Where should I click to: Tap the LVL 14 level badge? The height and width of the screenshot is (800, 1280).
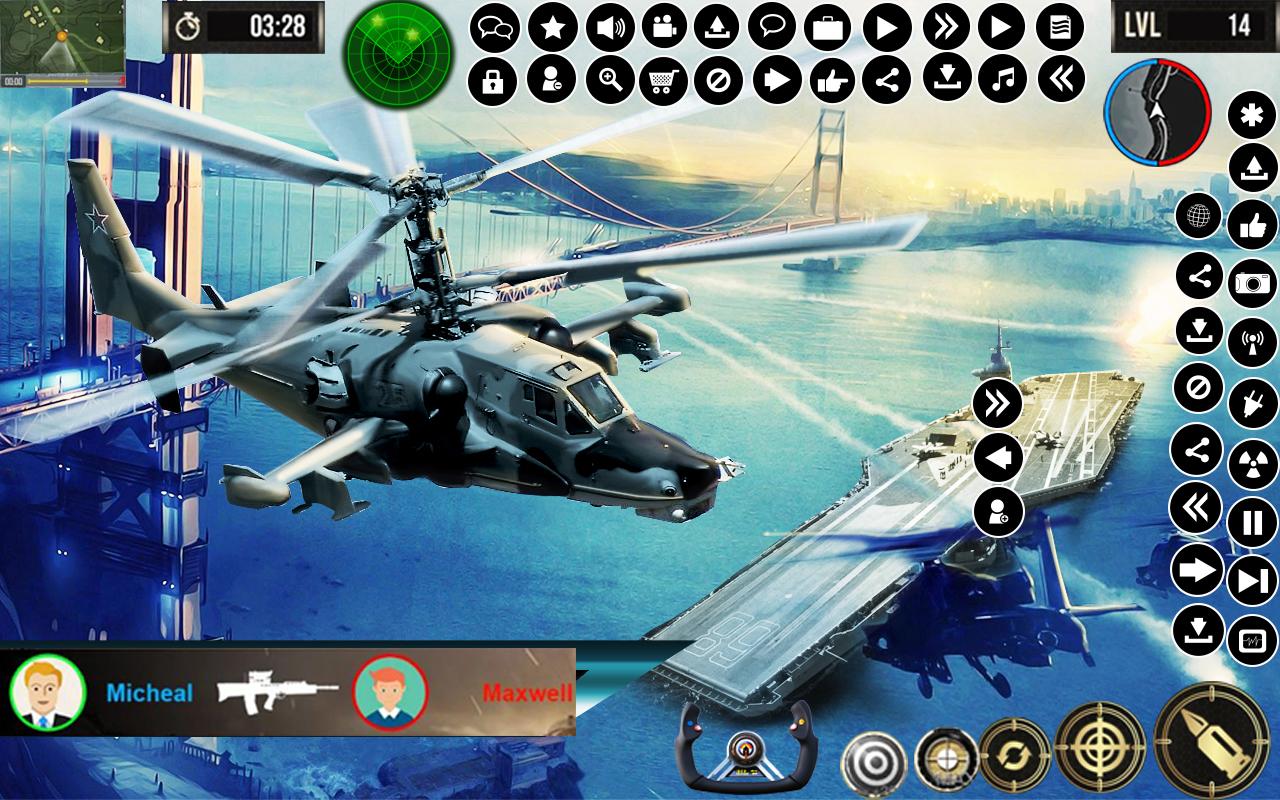pos(1190,27)
